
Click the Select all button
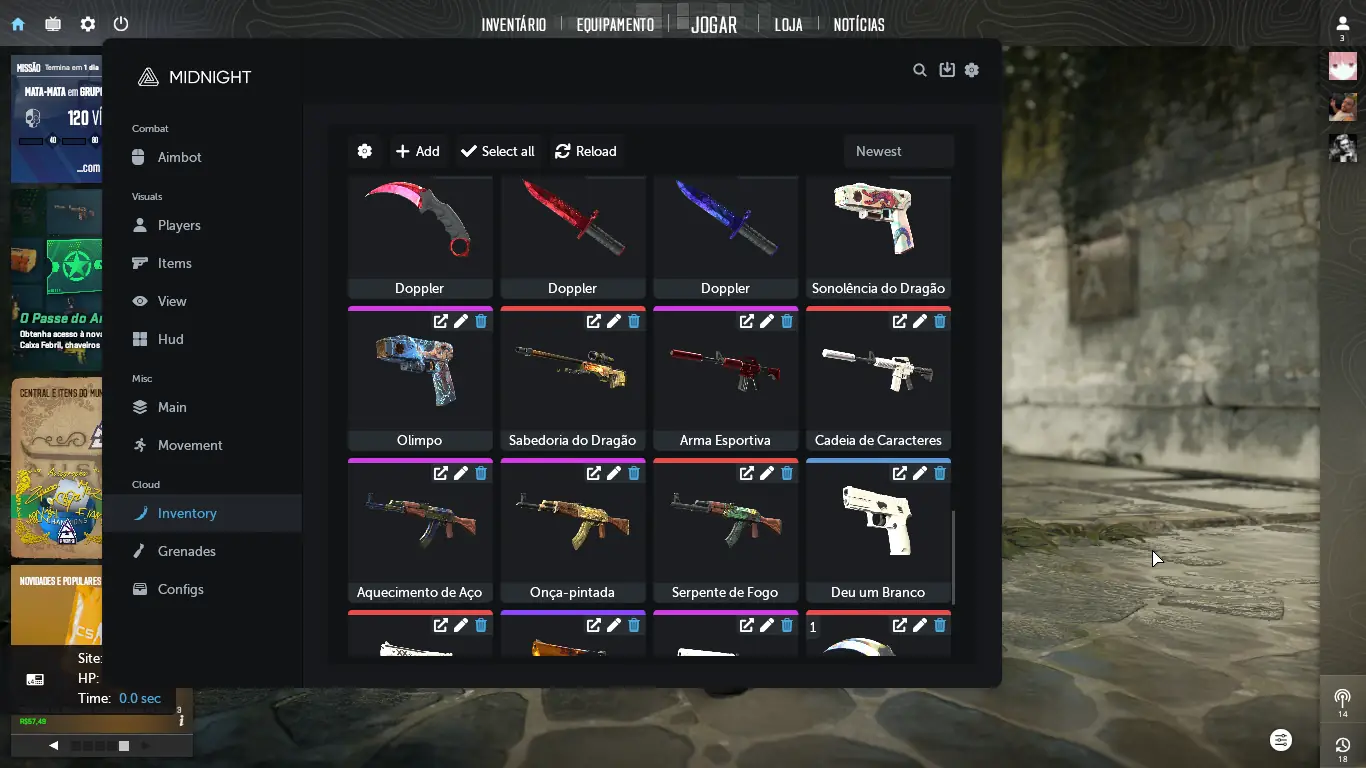(498, 151)
